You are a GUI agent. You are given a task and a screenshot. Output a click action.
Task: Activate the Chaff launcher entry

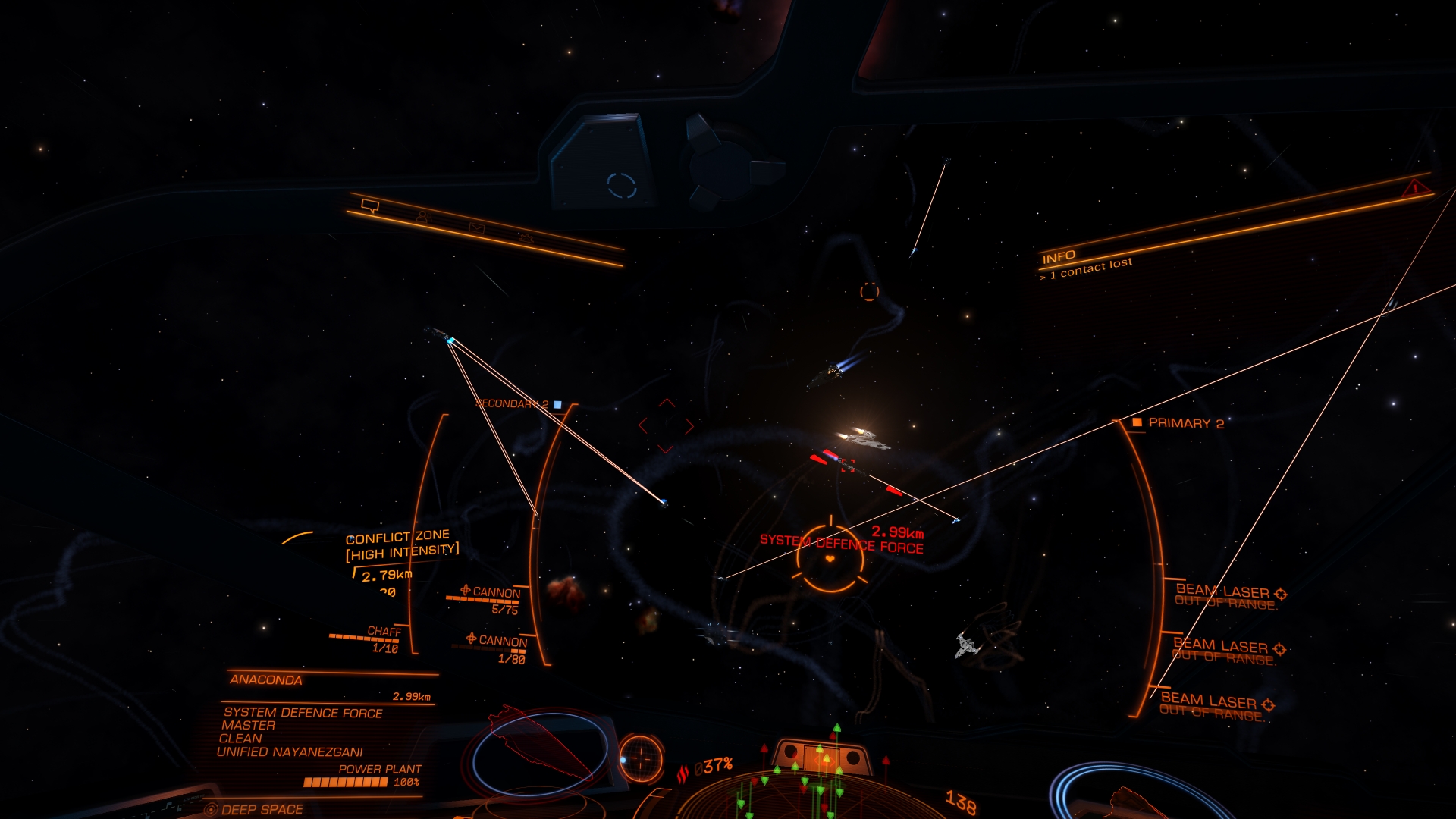[x=384, y=632]
